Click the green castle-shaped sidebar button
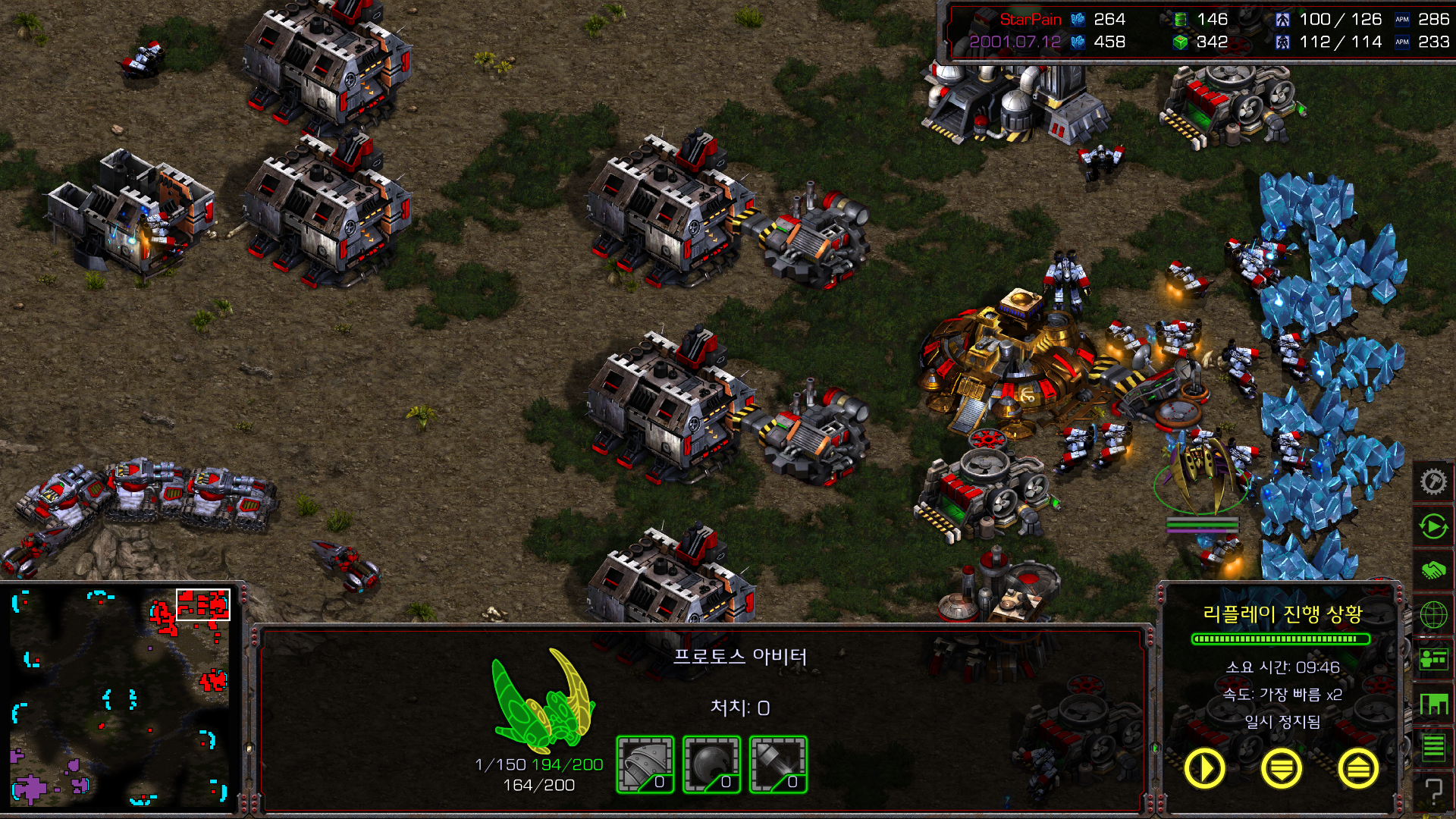1456x819 pixels. click(1432, 704)
